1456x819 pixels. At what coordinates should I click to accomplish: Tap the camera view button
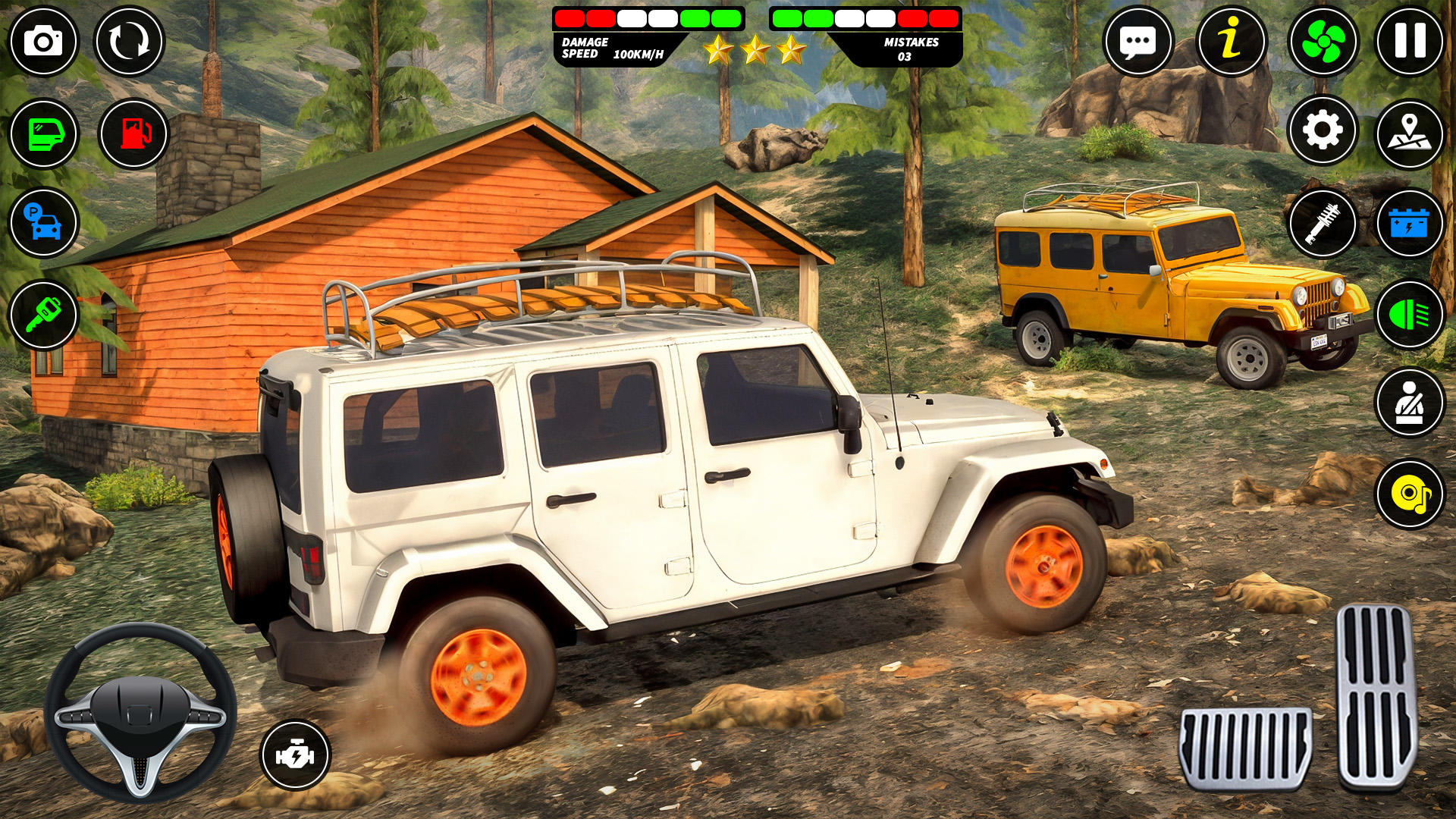(x=43, y=41)
